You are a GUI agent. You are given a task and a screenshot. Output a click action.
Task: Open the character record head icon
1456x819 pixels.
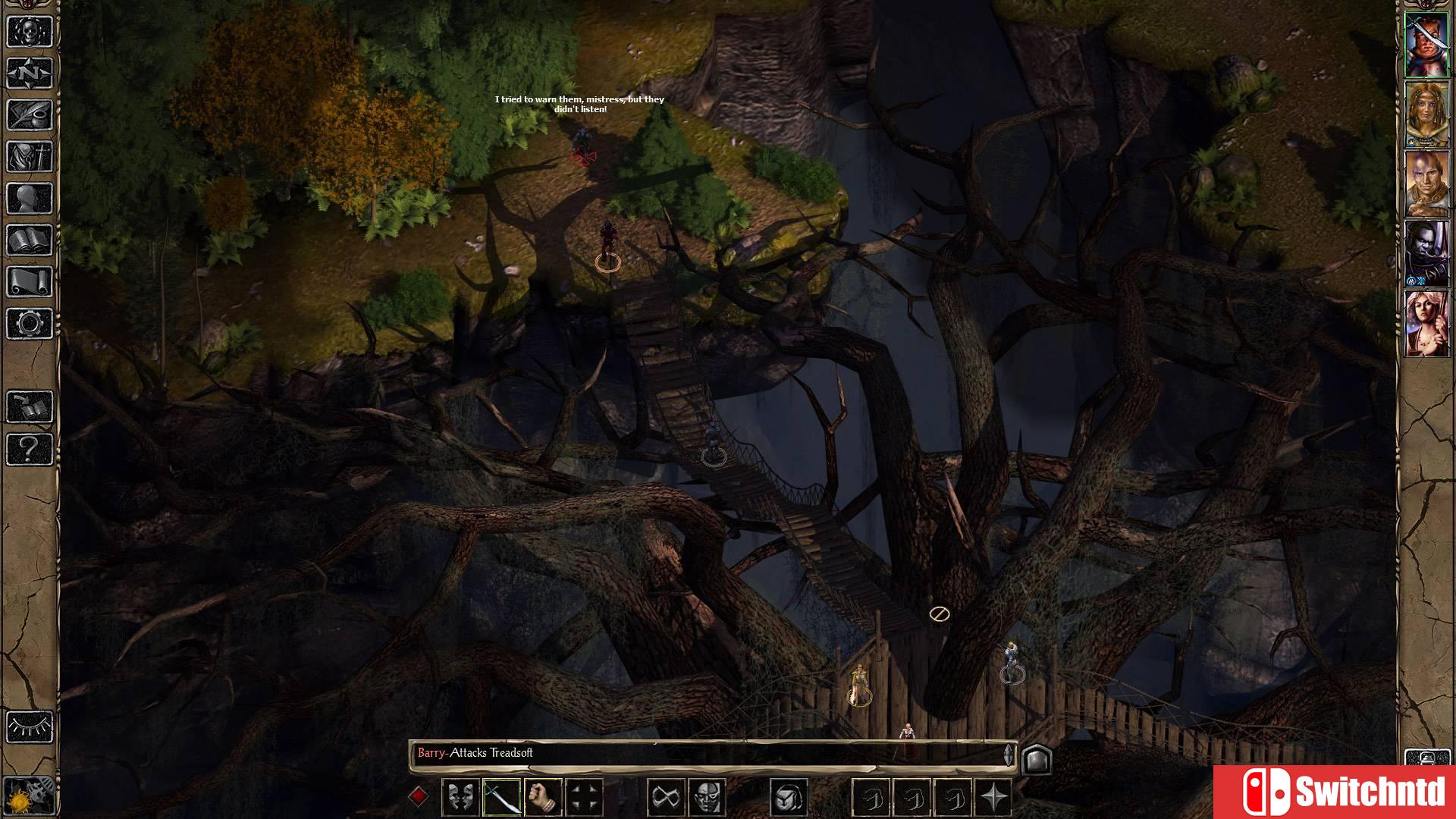30,199
